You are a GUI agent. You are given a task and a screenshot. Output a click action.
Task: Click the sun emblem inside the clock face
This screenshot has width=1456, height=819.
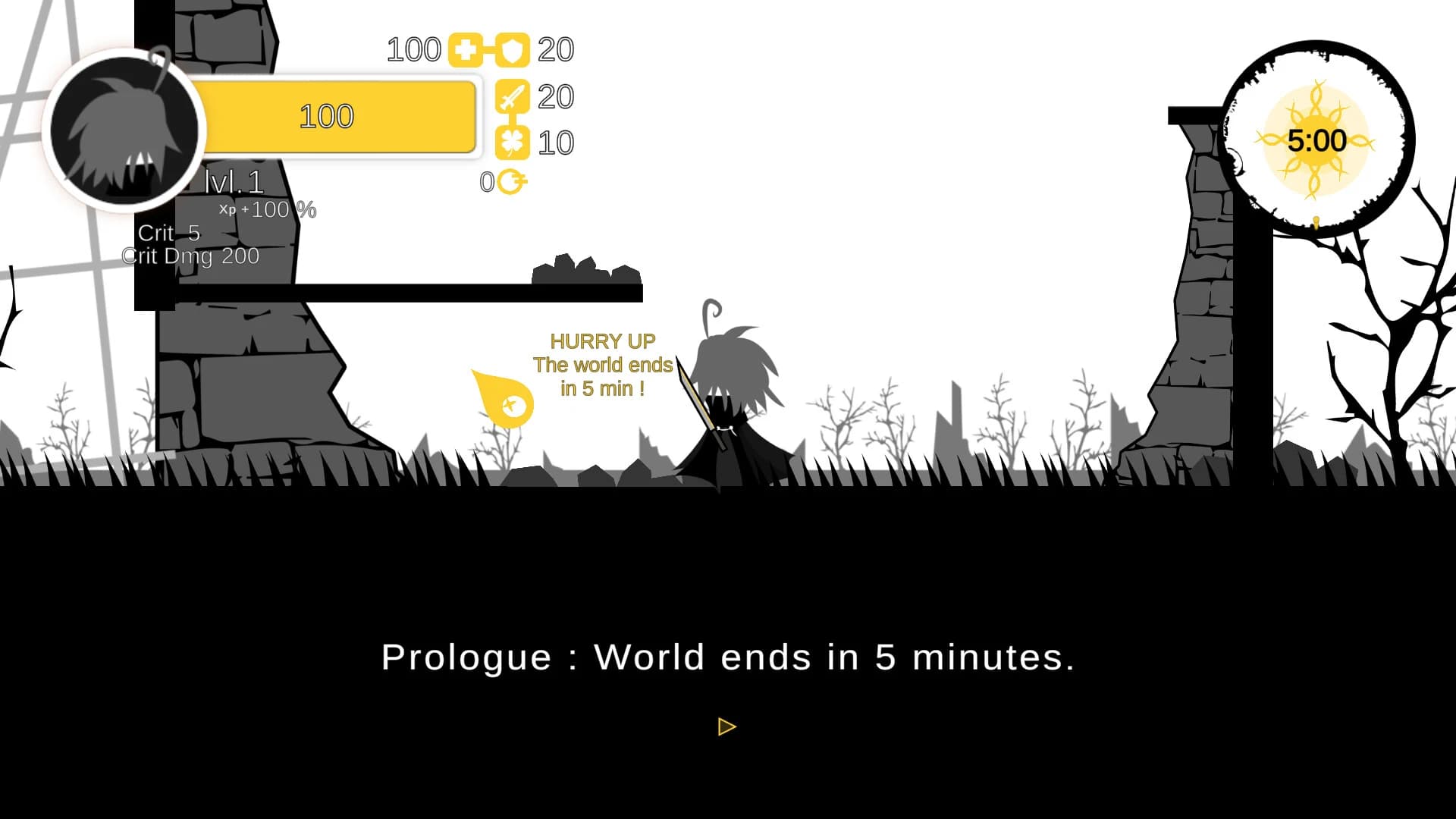pyautogui.click(x=1318, y=140)
